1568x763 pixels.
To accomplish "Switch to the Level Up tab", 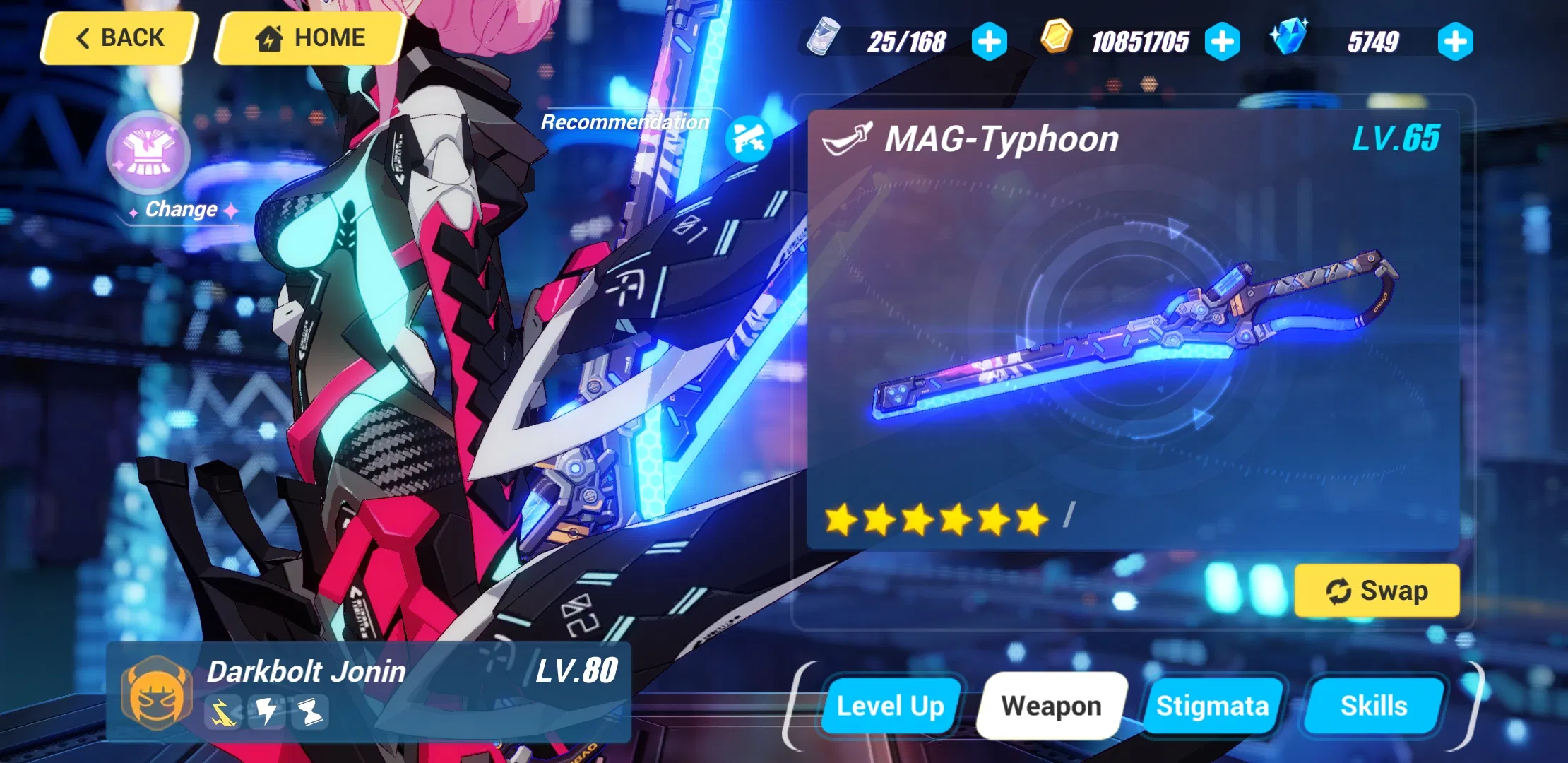I will tap(890, 705).
